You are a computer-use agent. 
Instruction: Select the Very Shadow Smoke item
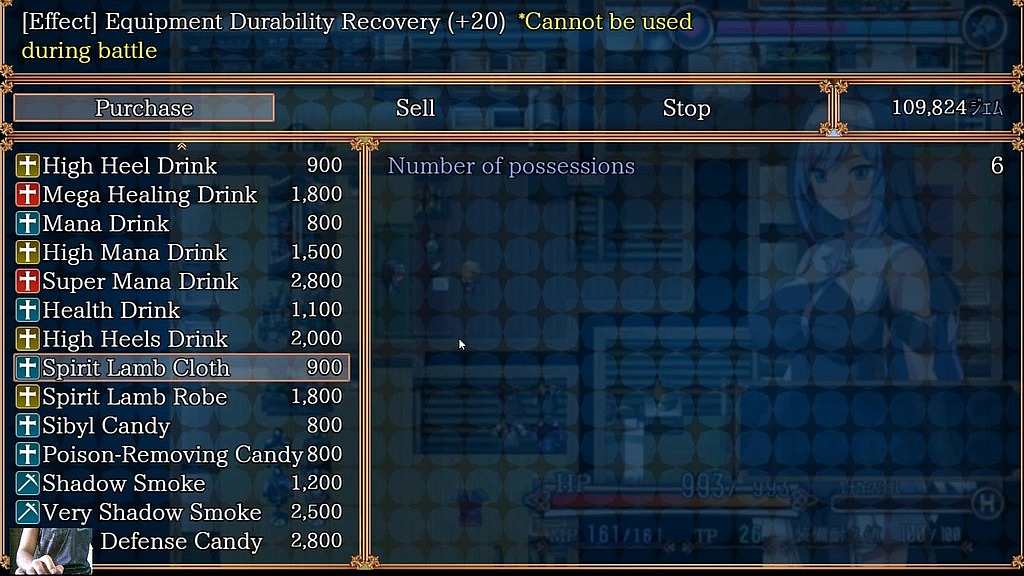click(180, 513)
